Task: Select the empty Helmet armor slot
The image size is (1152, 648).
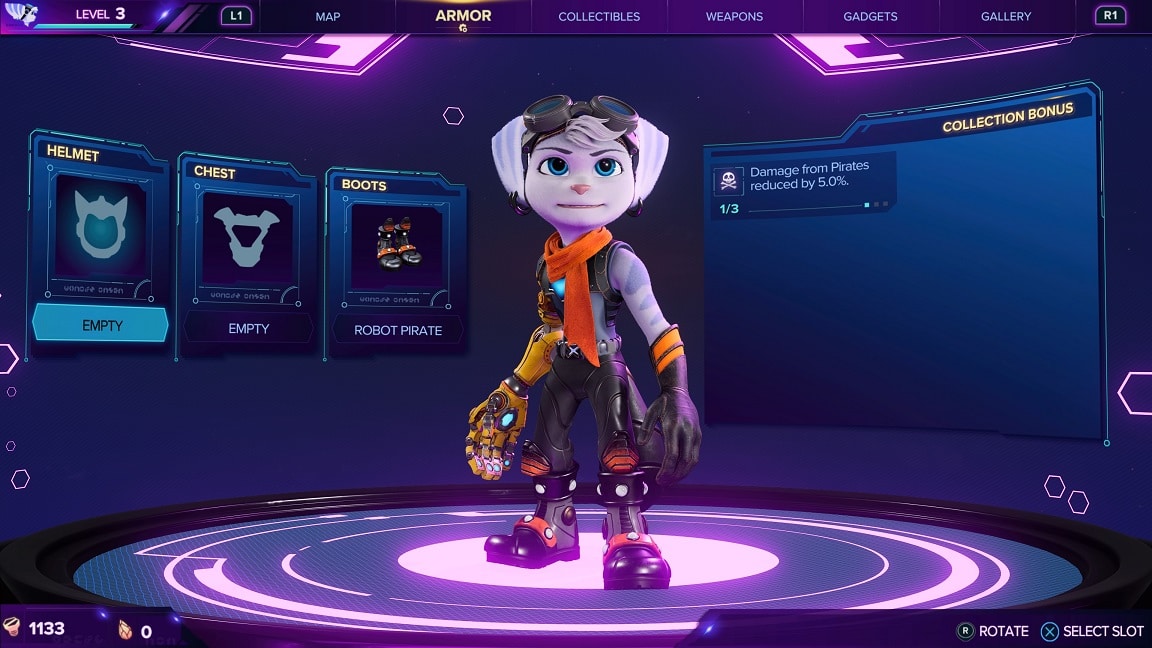Action: click(x=100, y=240)
